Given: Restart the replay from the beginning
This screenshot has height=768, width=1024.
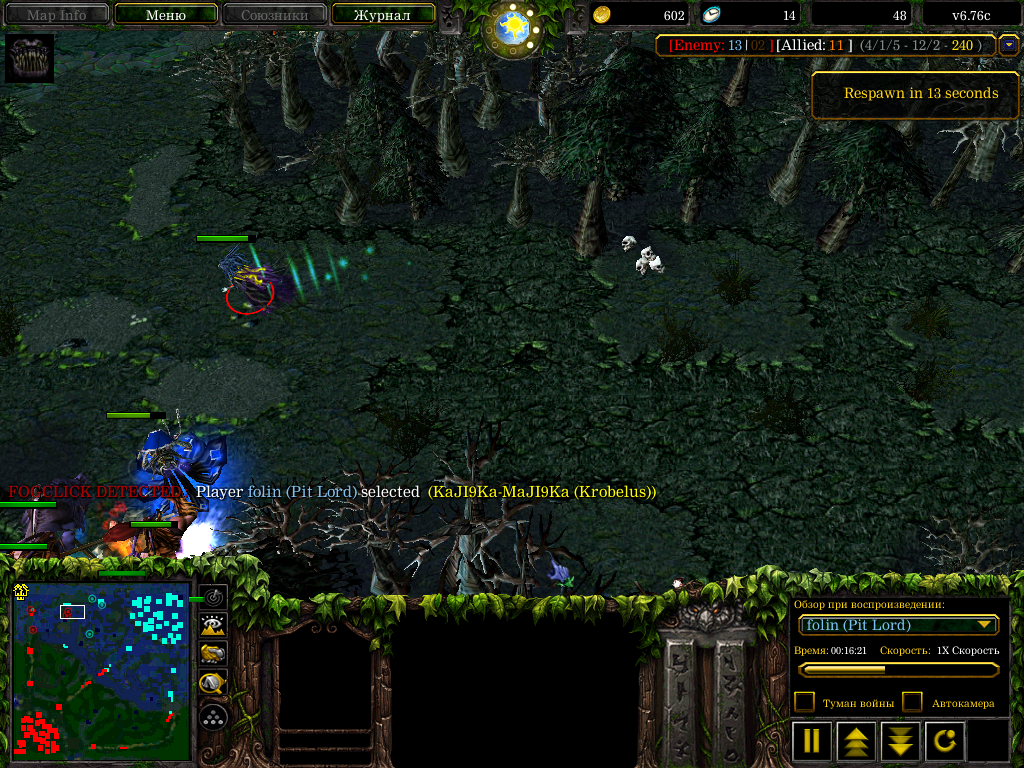Looking at the screenshot, I should (x=944, y=741).
